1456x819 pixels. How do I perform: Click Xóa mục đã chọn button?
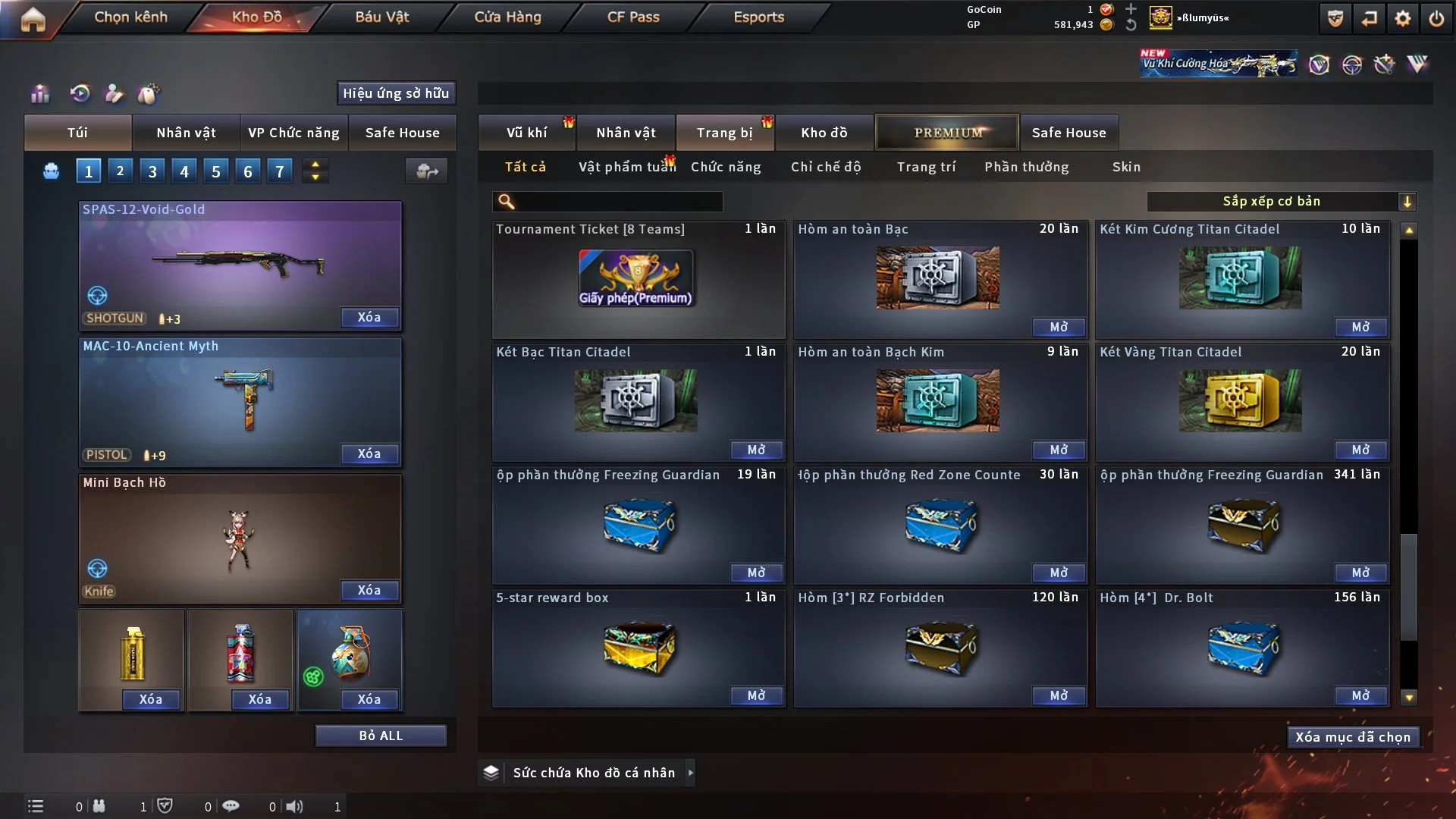pos(1352,737)
